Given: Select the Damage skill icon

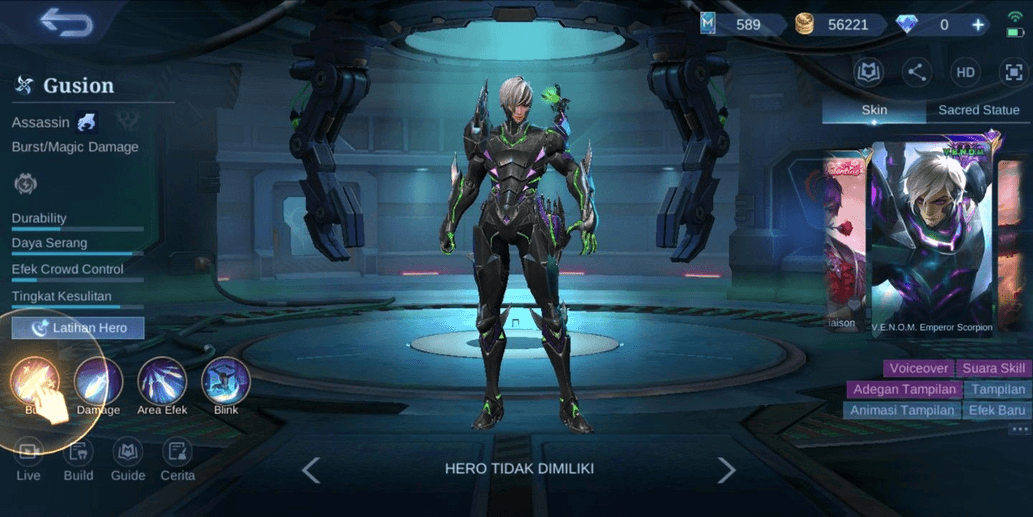Looking at the screenshot, I should (98, 382).
